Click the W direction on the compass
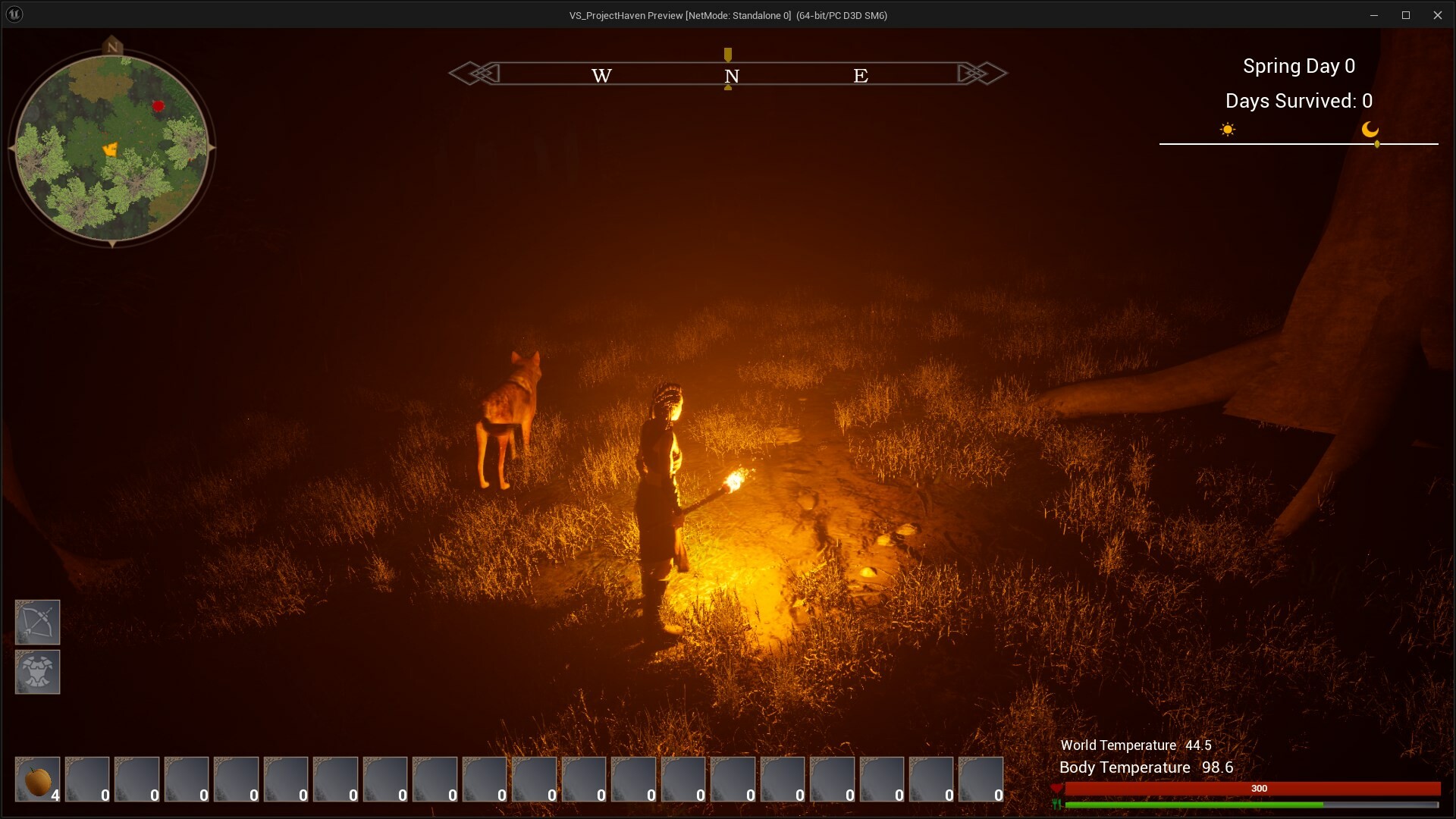This screenshot has height=819, width=1456. tap(601, 75)
